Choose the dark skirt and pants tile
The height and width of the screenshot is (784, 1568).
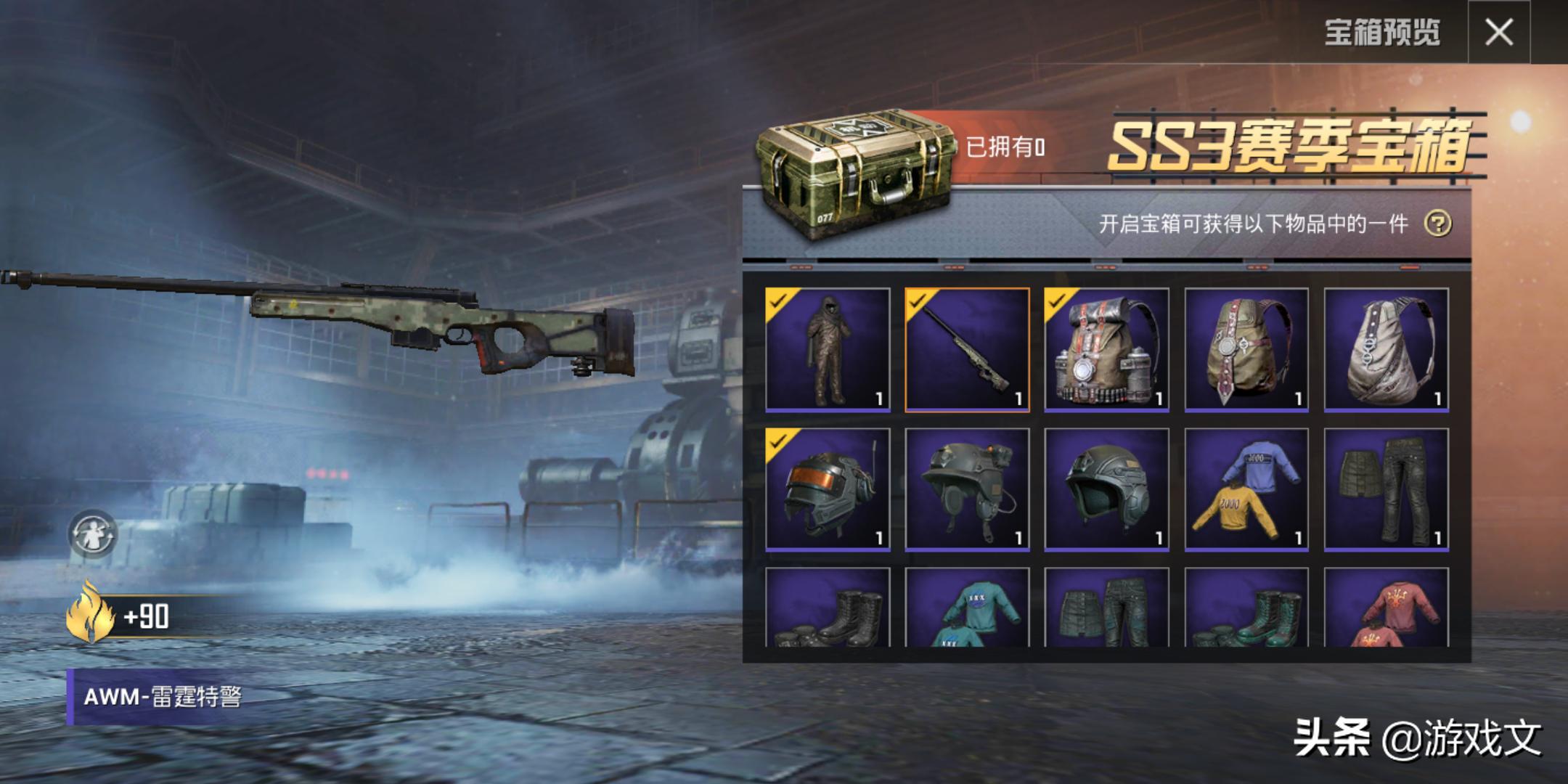[x=1386, y=489]
